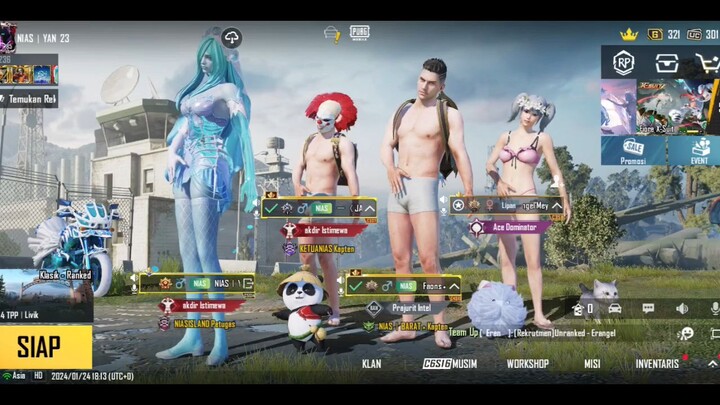
Task: Open the INVENTARIS inventory
Action: point(657,364)
